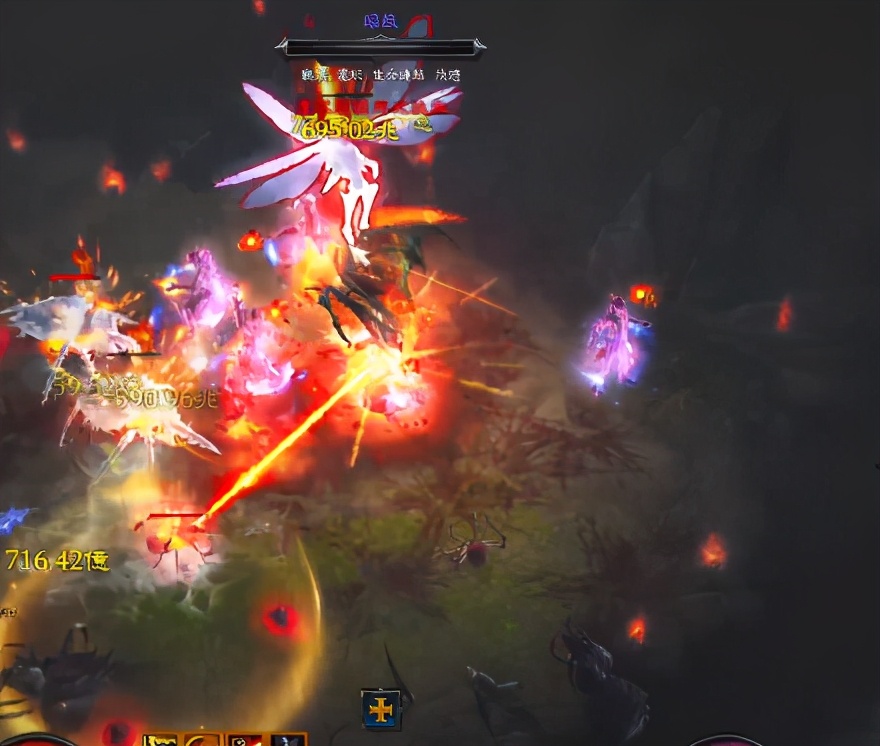Use the yellow-patterned first skill slot
This screenshot has width=880, height=746.
click(159, 740)
